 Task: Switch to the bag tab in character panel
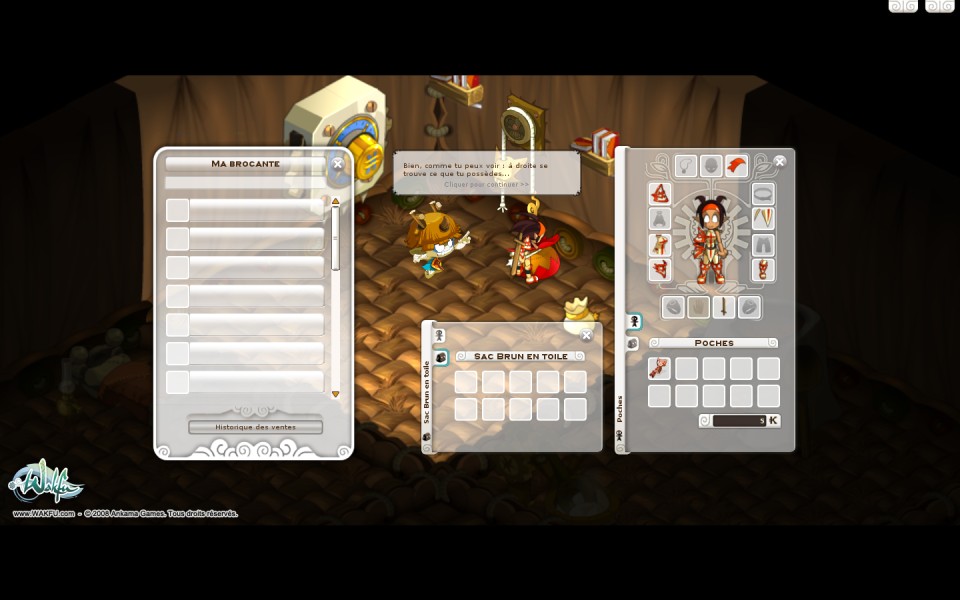pyautogui.click(x=633, y=343)
